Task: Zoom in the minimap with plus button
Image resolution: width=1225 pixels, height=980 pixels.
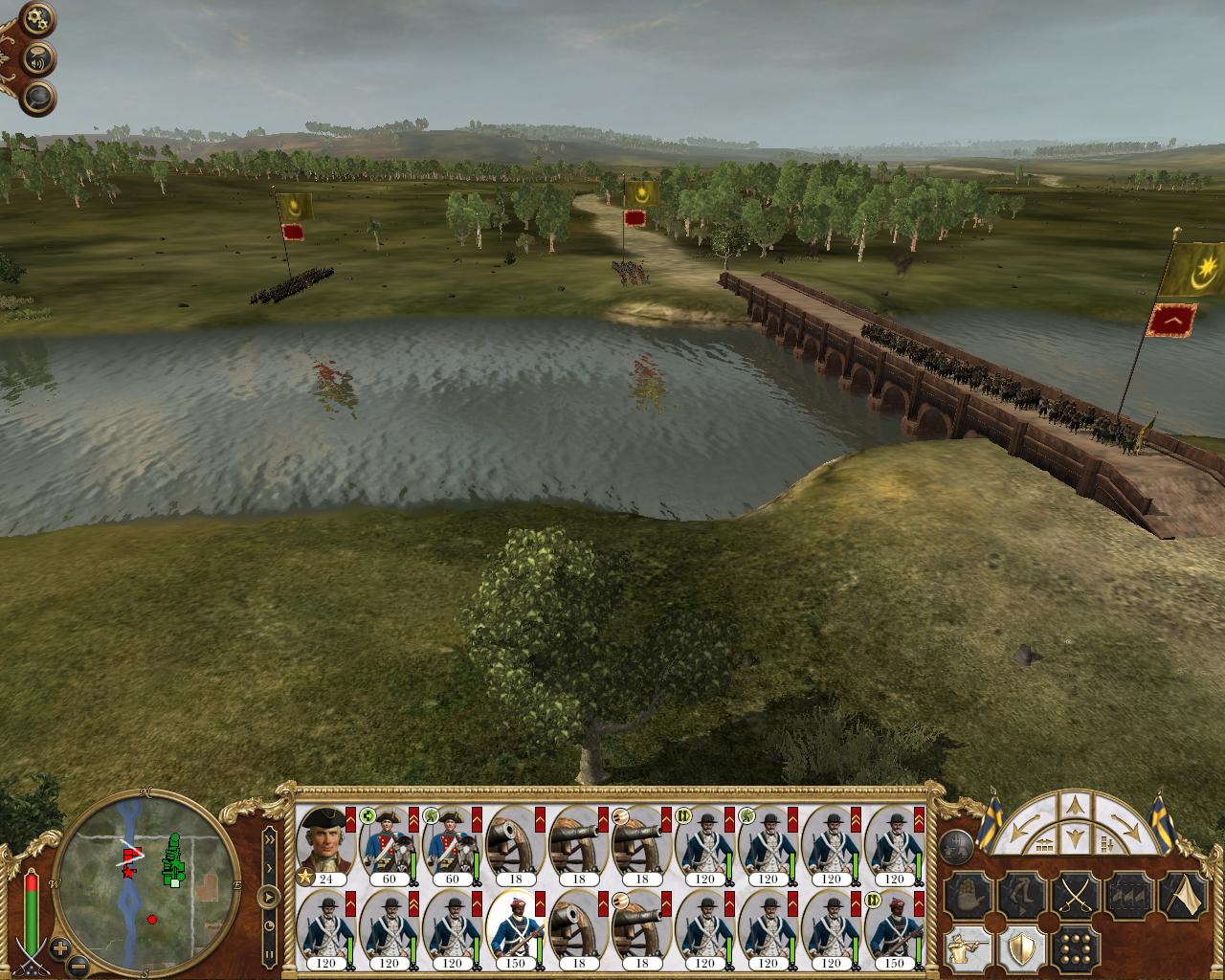Action: 61,950
